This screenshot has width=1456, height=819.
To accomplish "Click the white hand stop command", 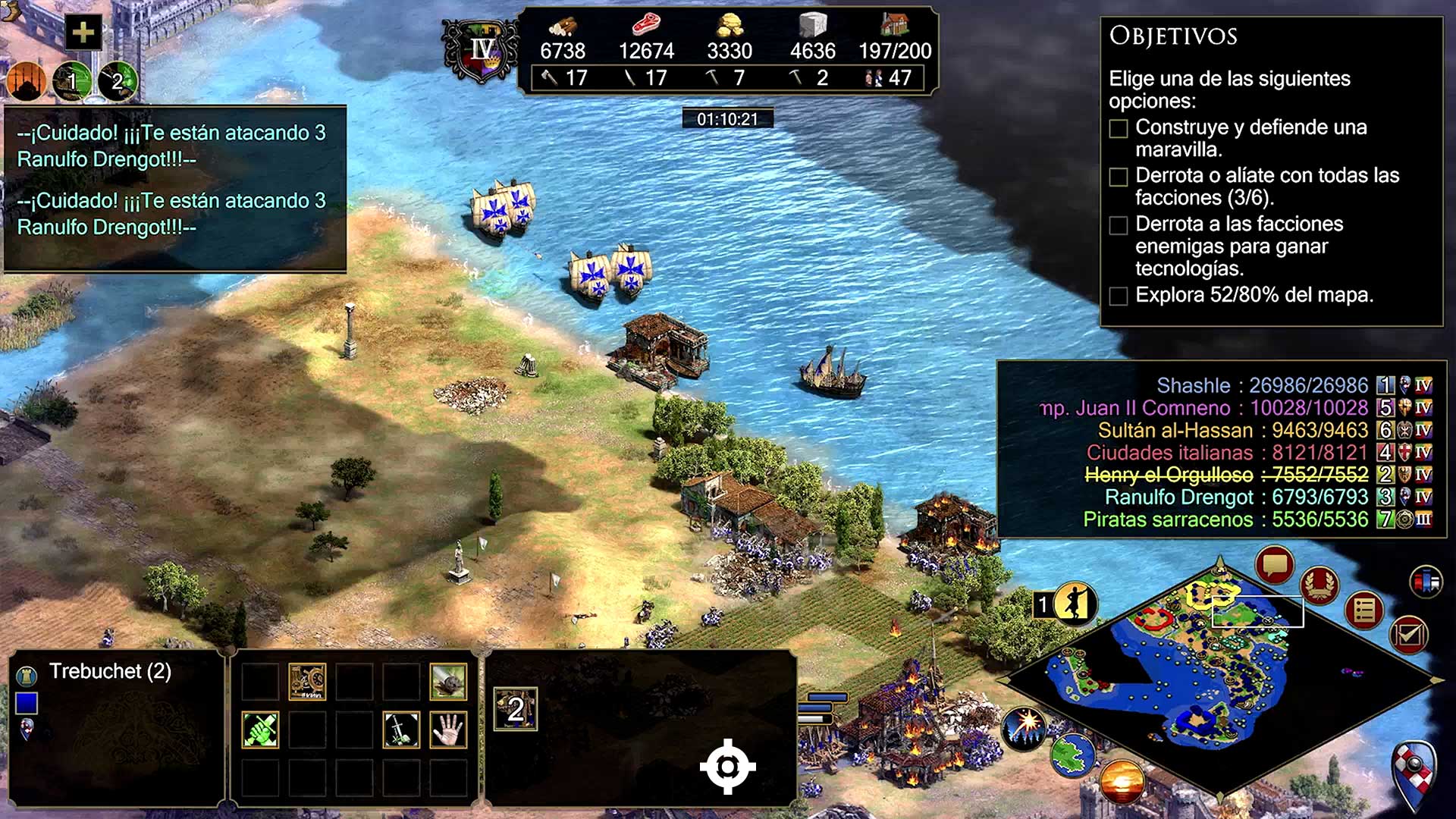I will [447, 730].
